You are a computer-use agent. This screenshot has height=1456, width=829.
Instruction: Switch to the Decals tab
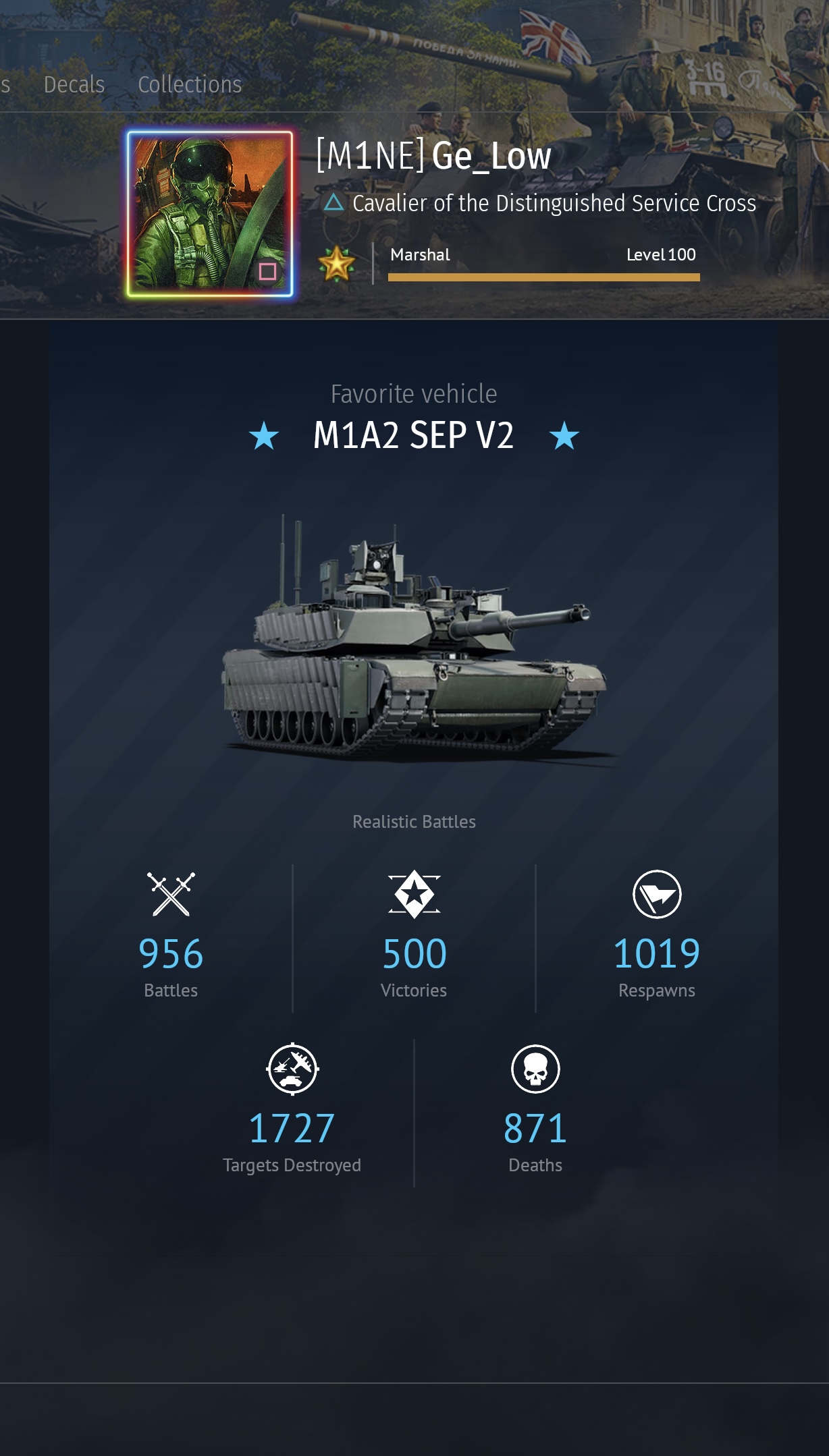74,85
